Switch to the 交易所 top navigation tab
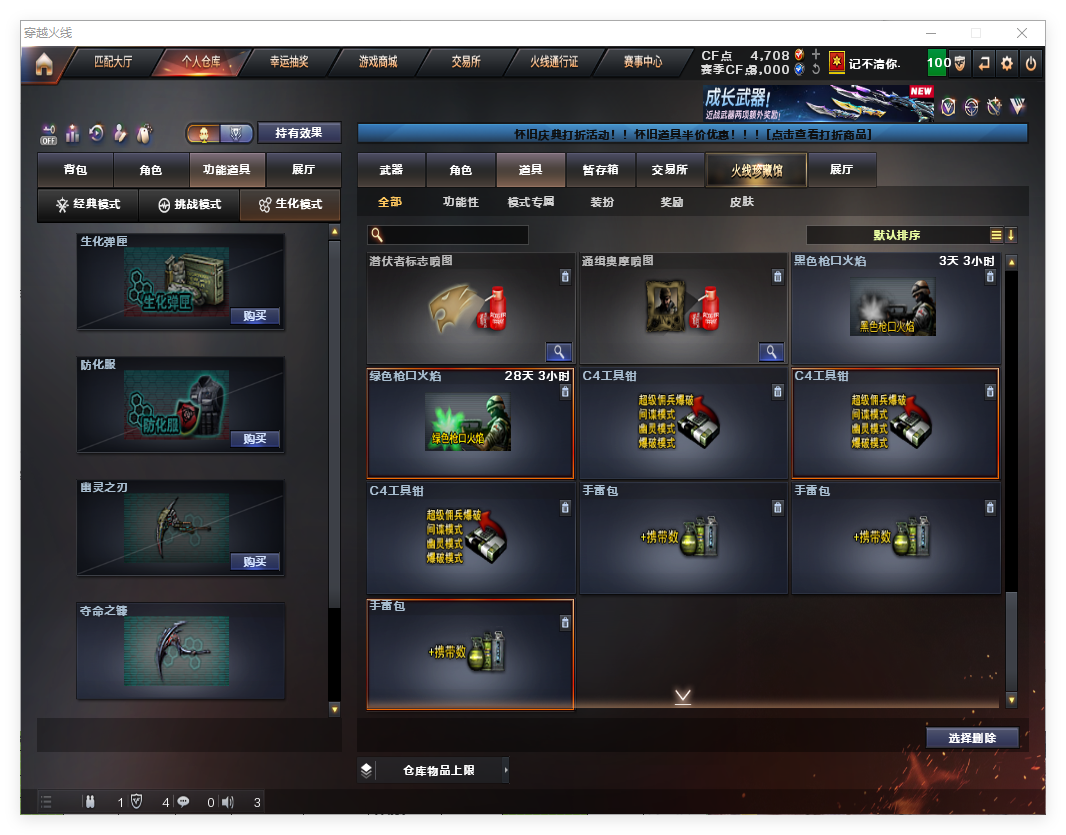 (x=465, y=62)
